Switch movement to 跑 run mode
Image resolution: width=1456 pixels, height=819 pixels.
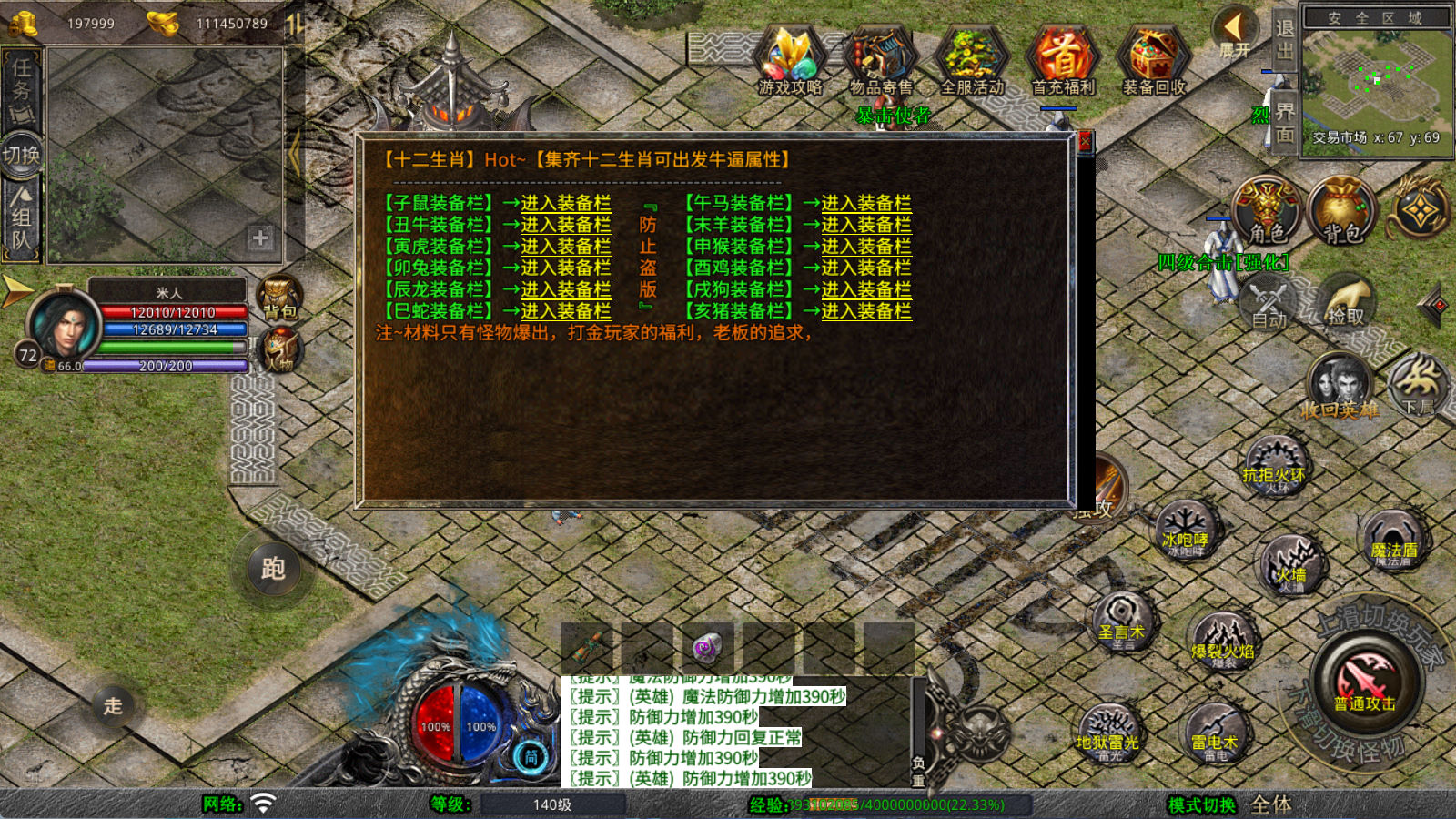click(273, 569)
